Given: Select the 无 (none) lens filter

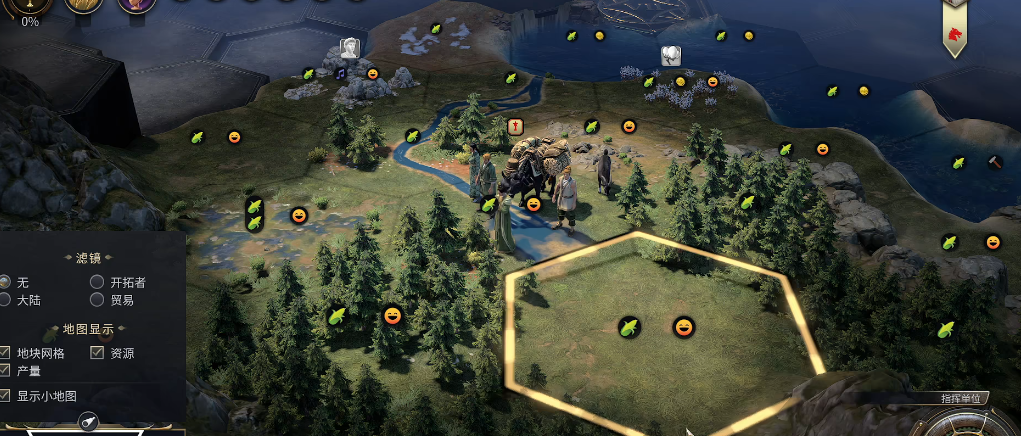Looking at the screenshot, I should click(x=5, y=282).
